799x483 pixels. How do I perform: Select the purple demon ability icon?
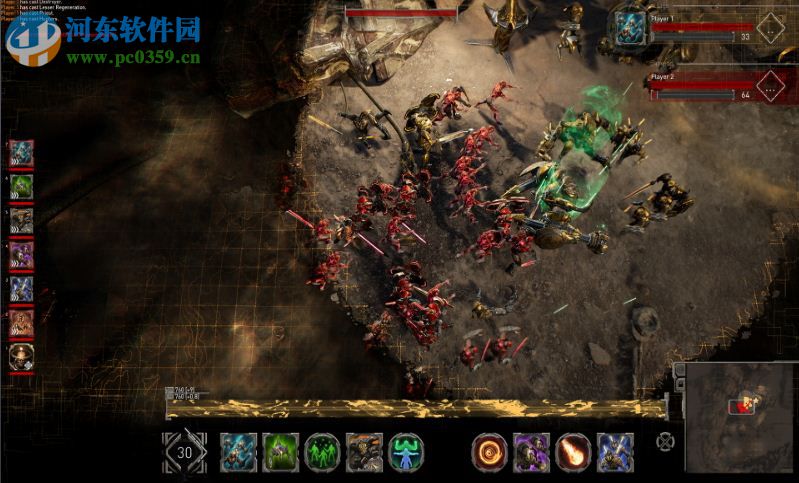pyautogui.click(x=531, y=452)
